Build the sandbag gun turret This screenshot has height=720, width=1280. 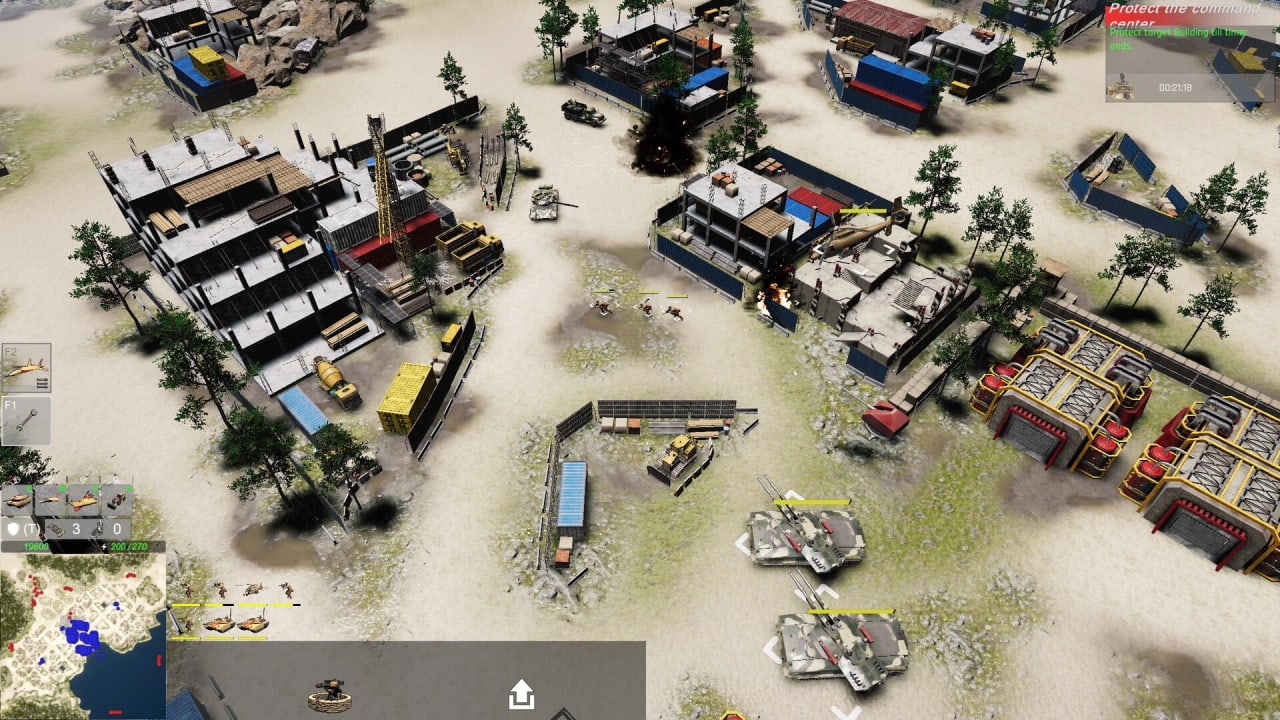click(x=329, y=694)
